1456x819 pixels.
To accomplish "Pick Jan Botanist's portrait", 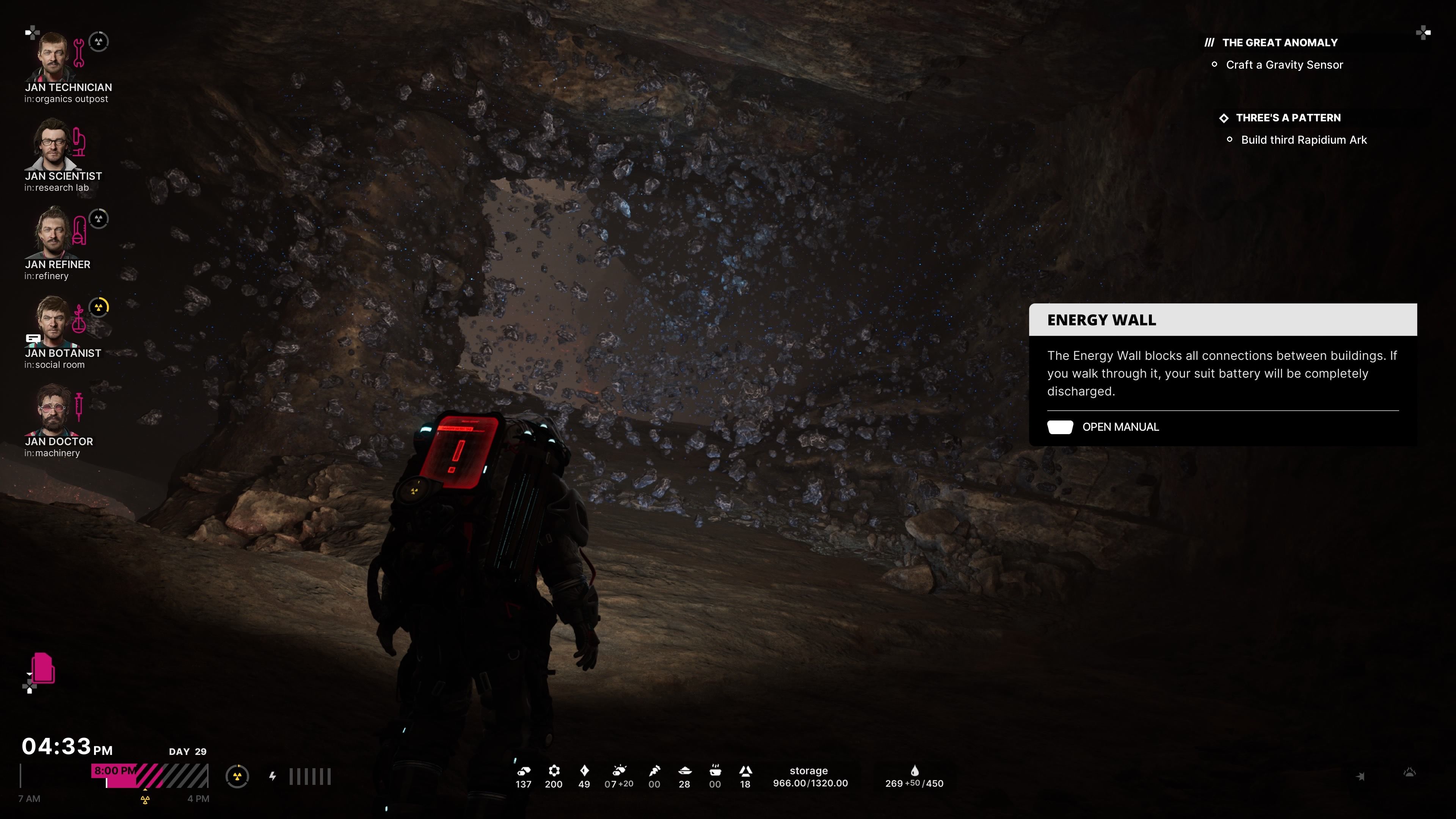I will coord(53,322).
